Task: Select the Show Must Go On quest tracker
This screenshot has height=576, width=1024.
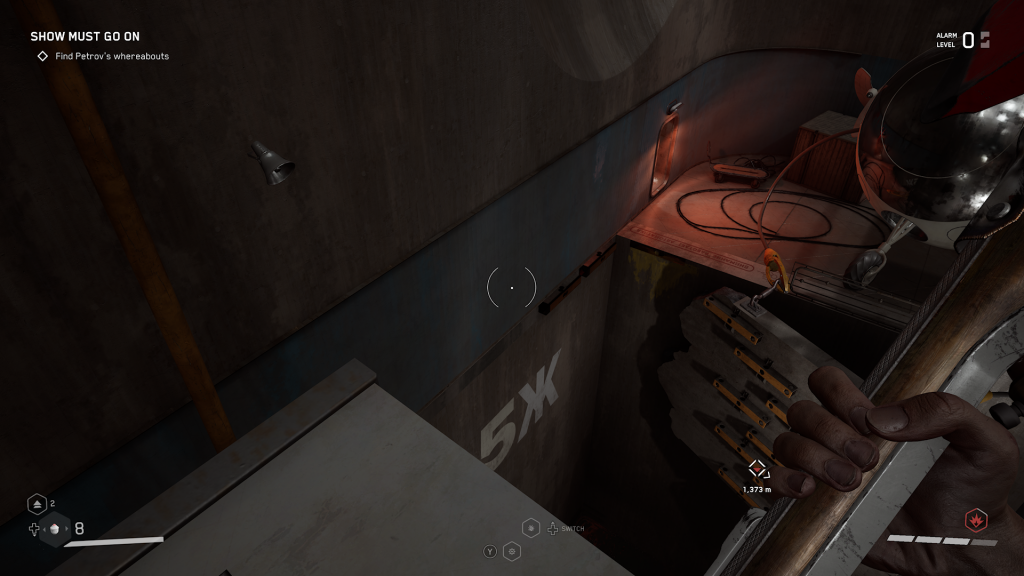Action: tap(85, 37)
